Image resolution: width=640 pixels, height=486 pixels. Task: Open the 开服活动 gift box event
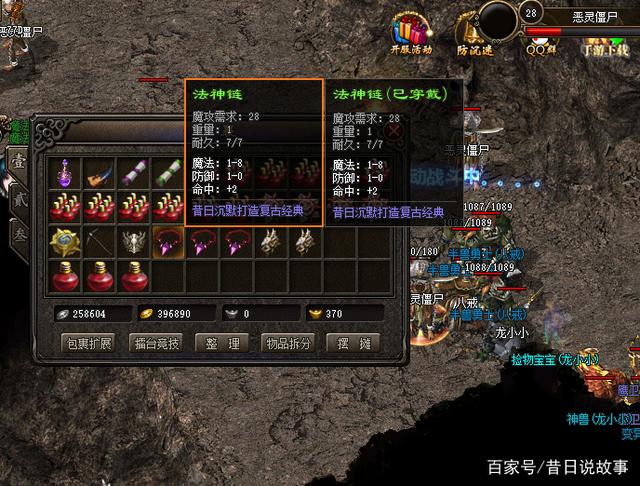[x=411, y=30]
